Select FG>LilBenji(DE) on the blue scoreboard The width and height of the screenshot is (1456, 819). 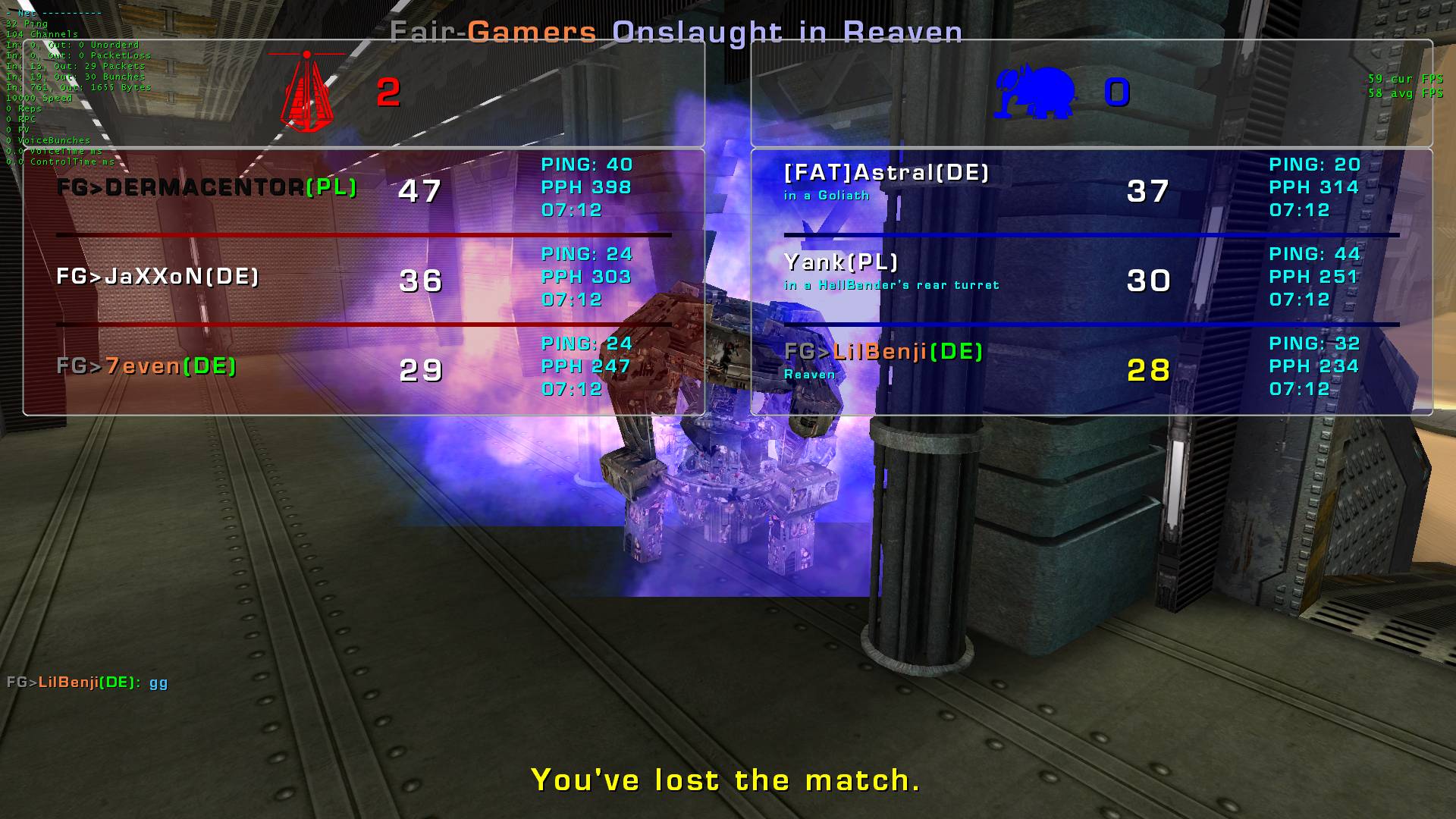(x=883, y=352)
